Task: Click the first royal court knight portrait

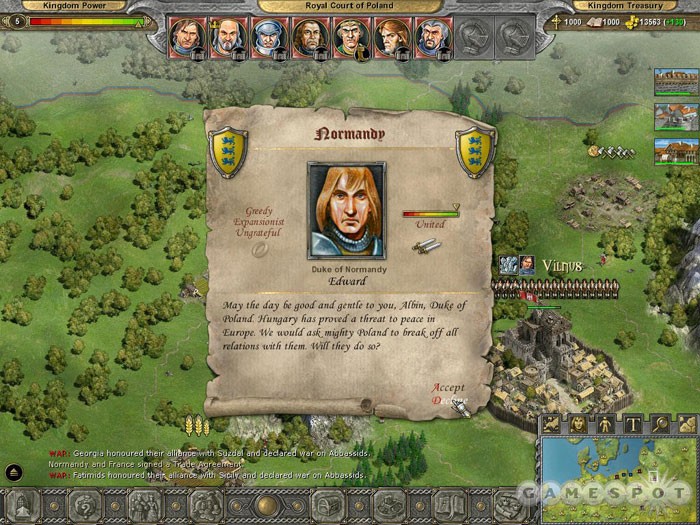Action: point(186,36)
